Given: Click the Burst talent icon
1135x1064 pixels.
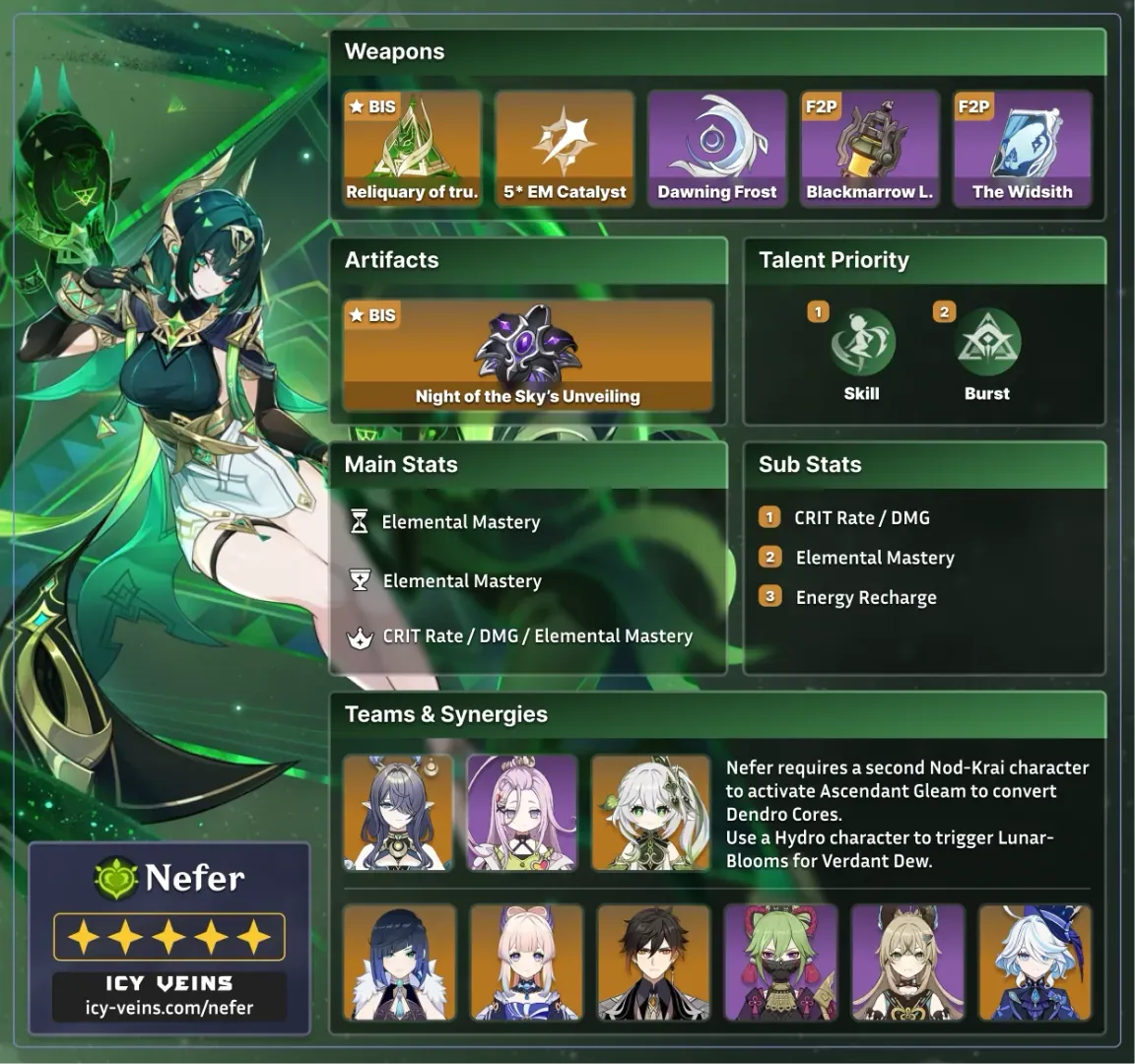Looking at the screenshot, I should click(x=987, y=343).
